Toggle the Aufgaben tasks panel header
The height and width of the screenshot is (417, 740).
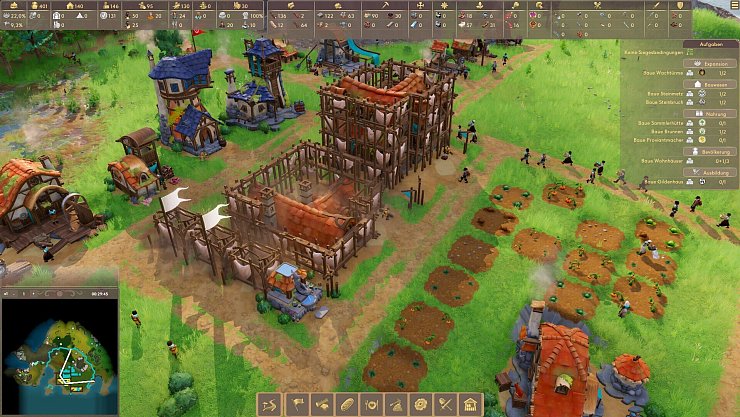coord(712,45)
